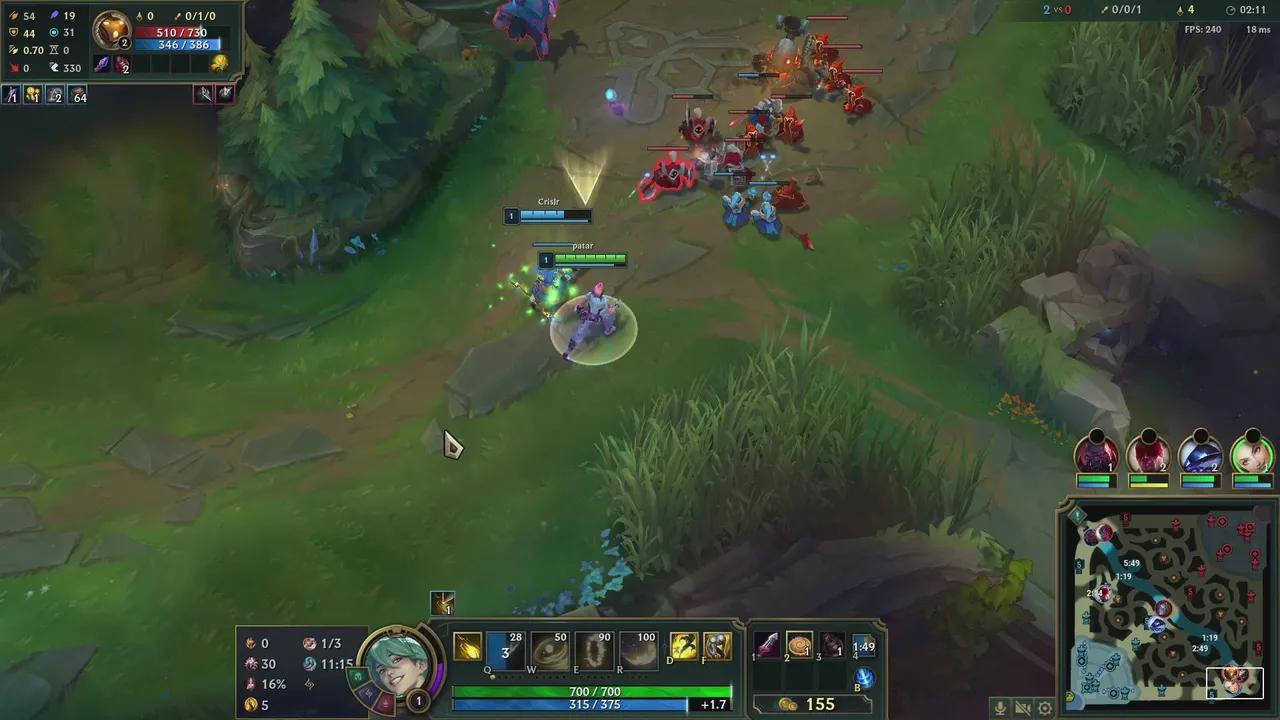Toggle the crossed-out camera mute icon
This screenshot has height=720, width=1280.
[x=1021, y=708]
